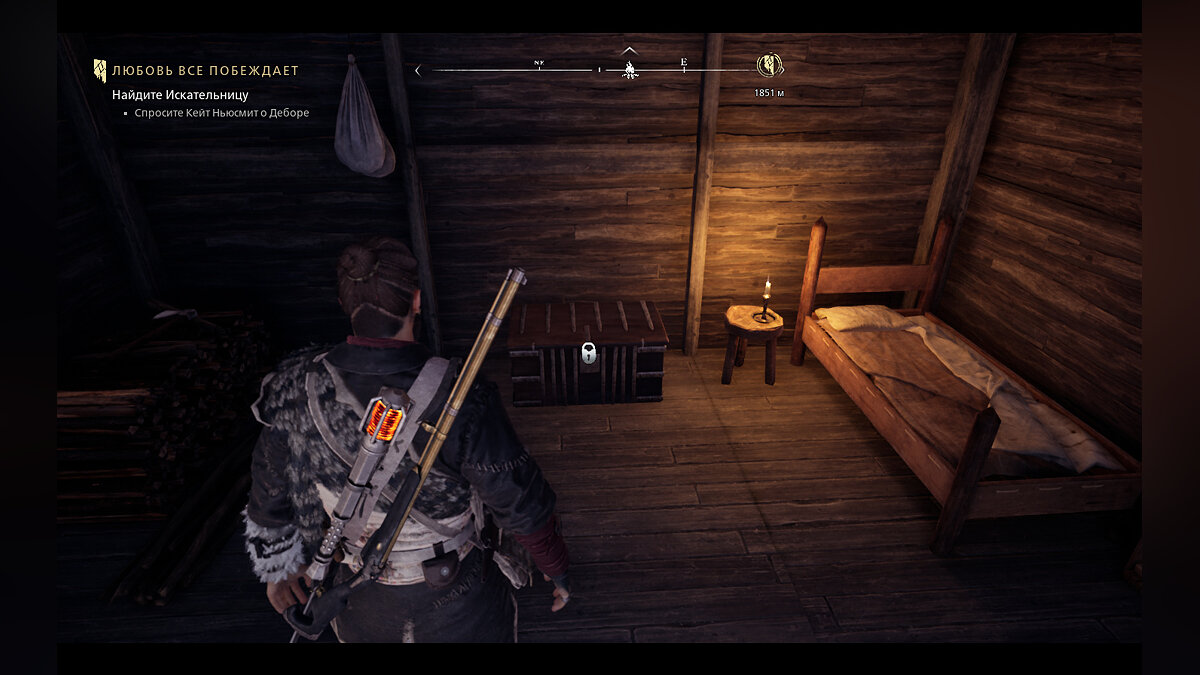
Task: Click the campfire marker on the compass
Action: [x=630, y=69]
